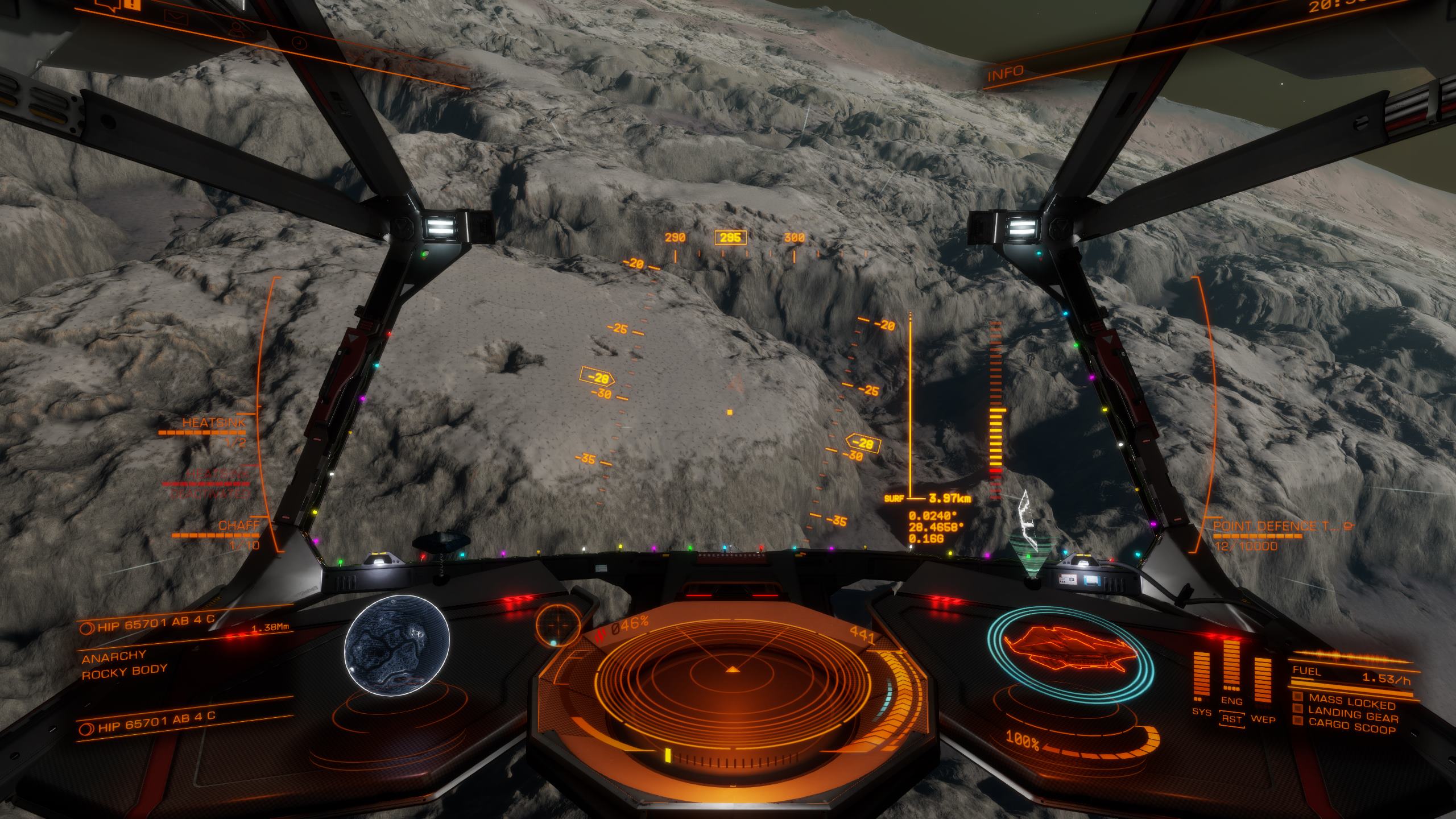The height and width of the screenshot is (819, 1456).
Task: Click the ENG power label
Action: click(1231, 701)
